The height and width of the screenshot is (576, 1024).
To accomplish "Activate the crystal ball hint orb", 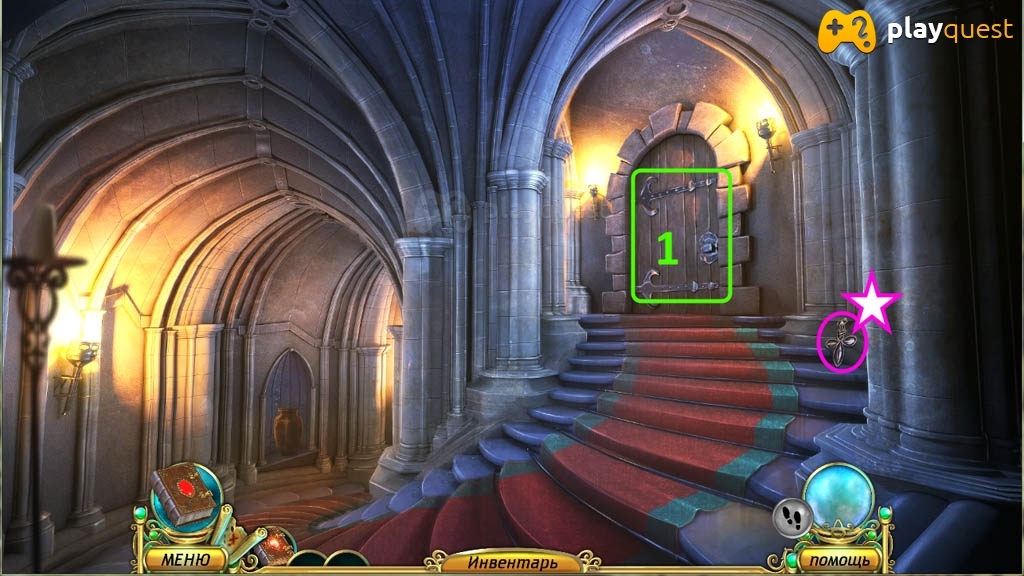I will point(838,497).
